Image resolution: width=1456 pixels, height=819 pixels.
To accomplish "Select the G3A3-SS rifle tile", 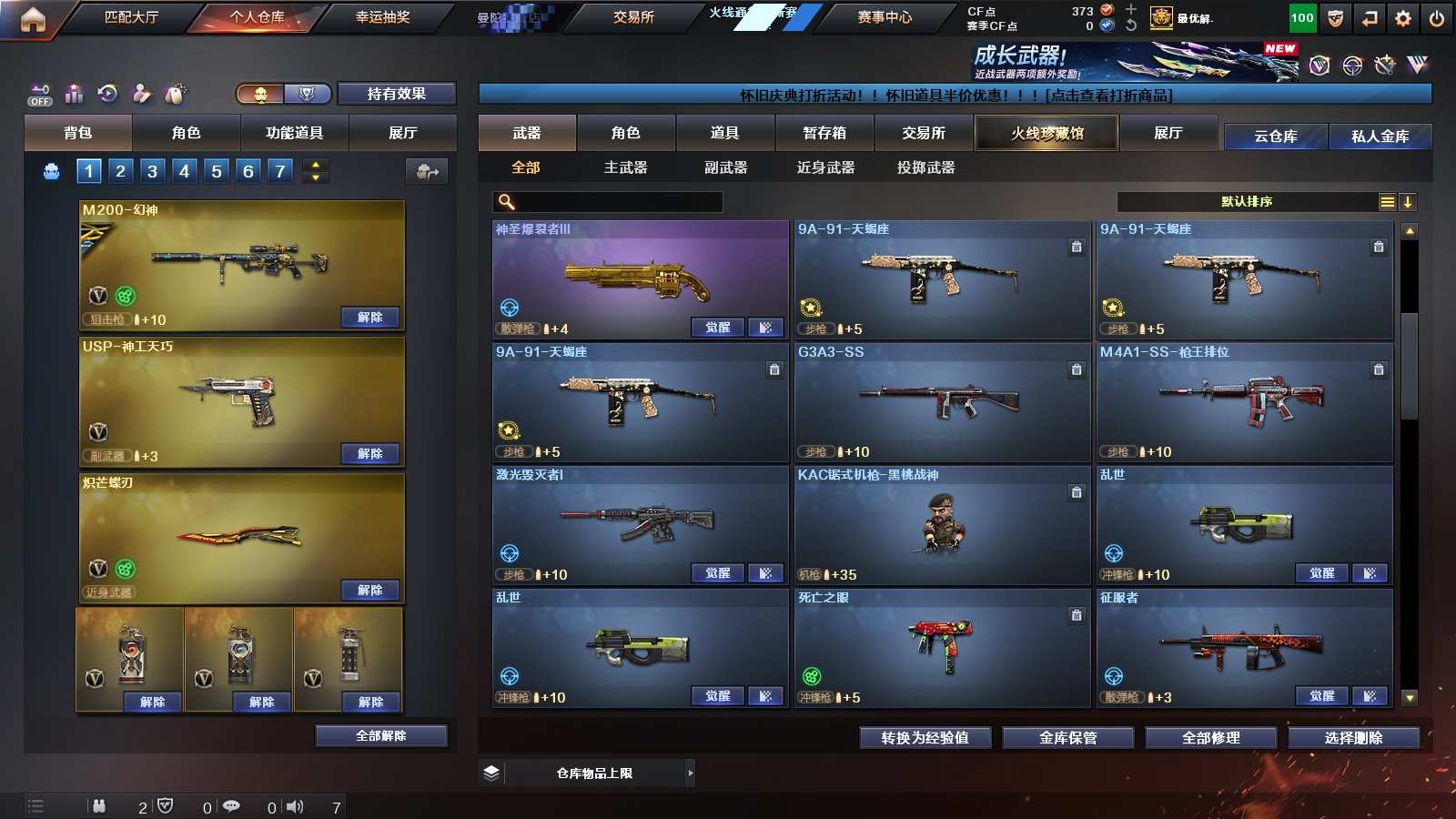I will point(942,401).
